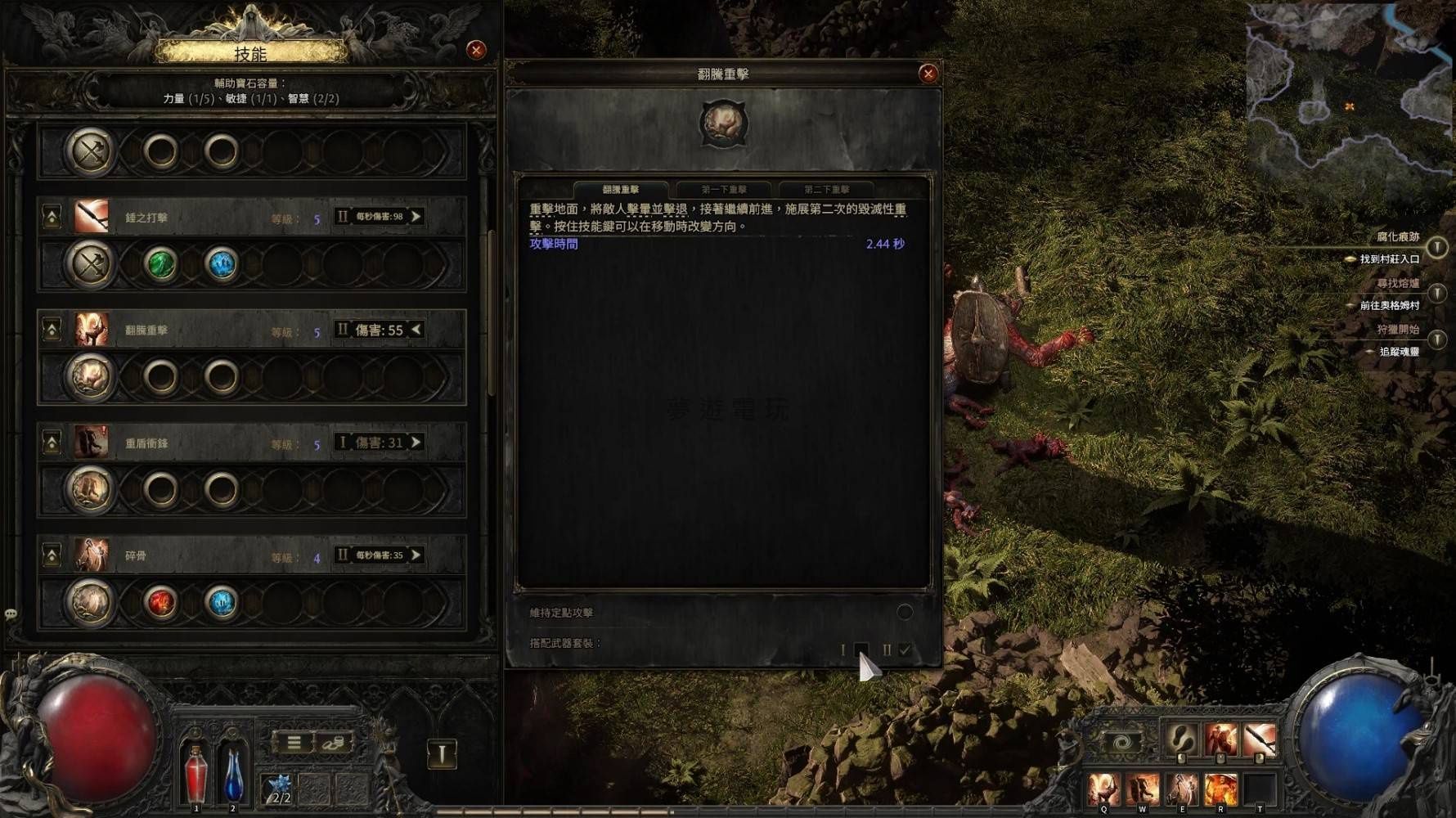1456x818 pixels.
Task: Switch to the 第二下重擊 tab
Action: [826, 190]
